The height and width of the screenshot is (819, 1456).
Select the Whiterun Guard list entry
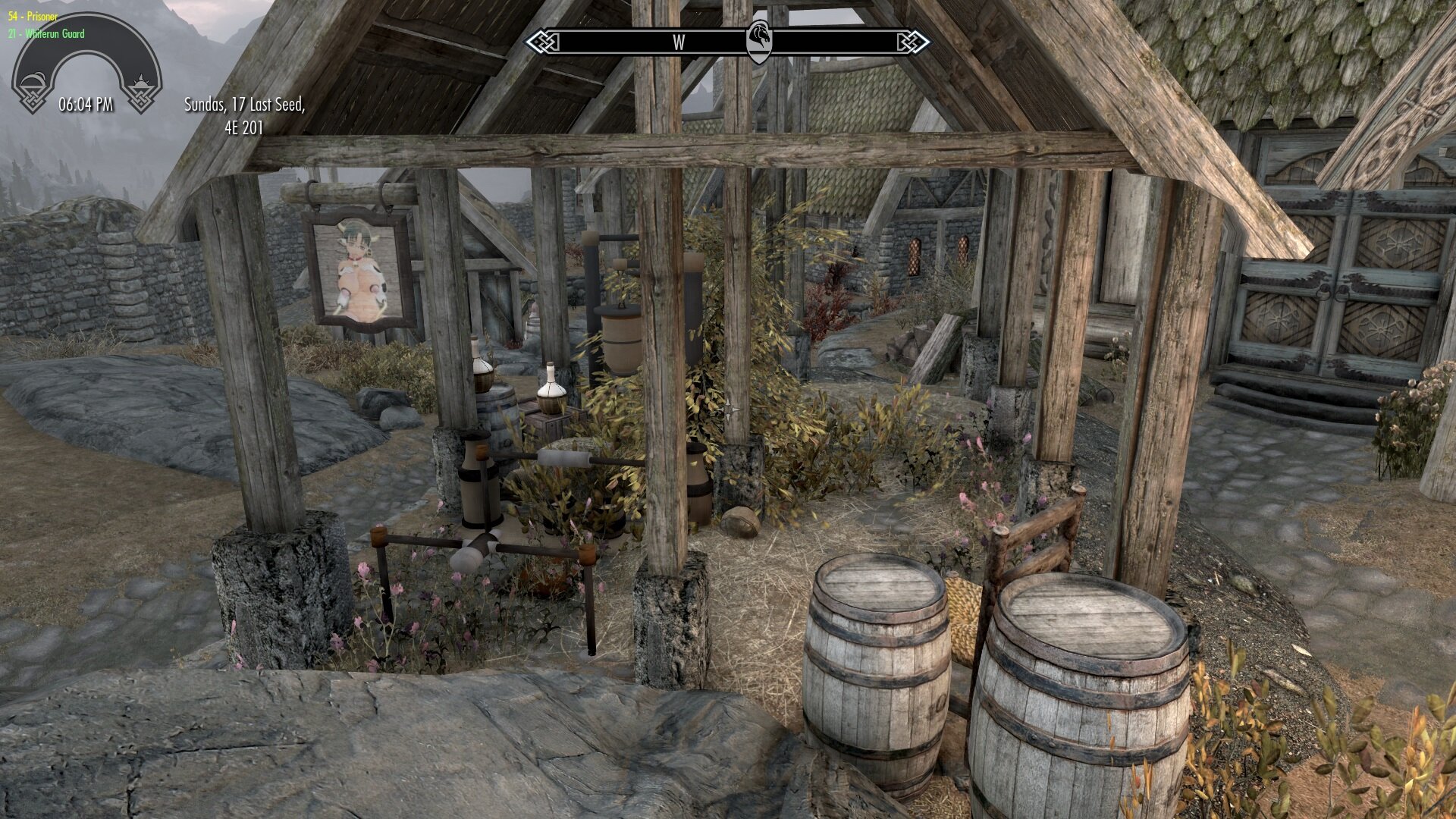(x=46, y=33)
